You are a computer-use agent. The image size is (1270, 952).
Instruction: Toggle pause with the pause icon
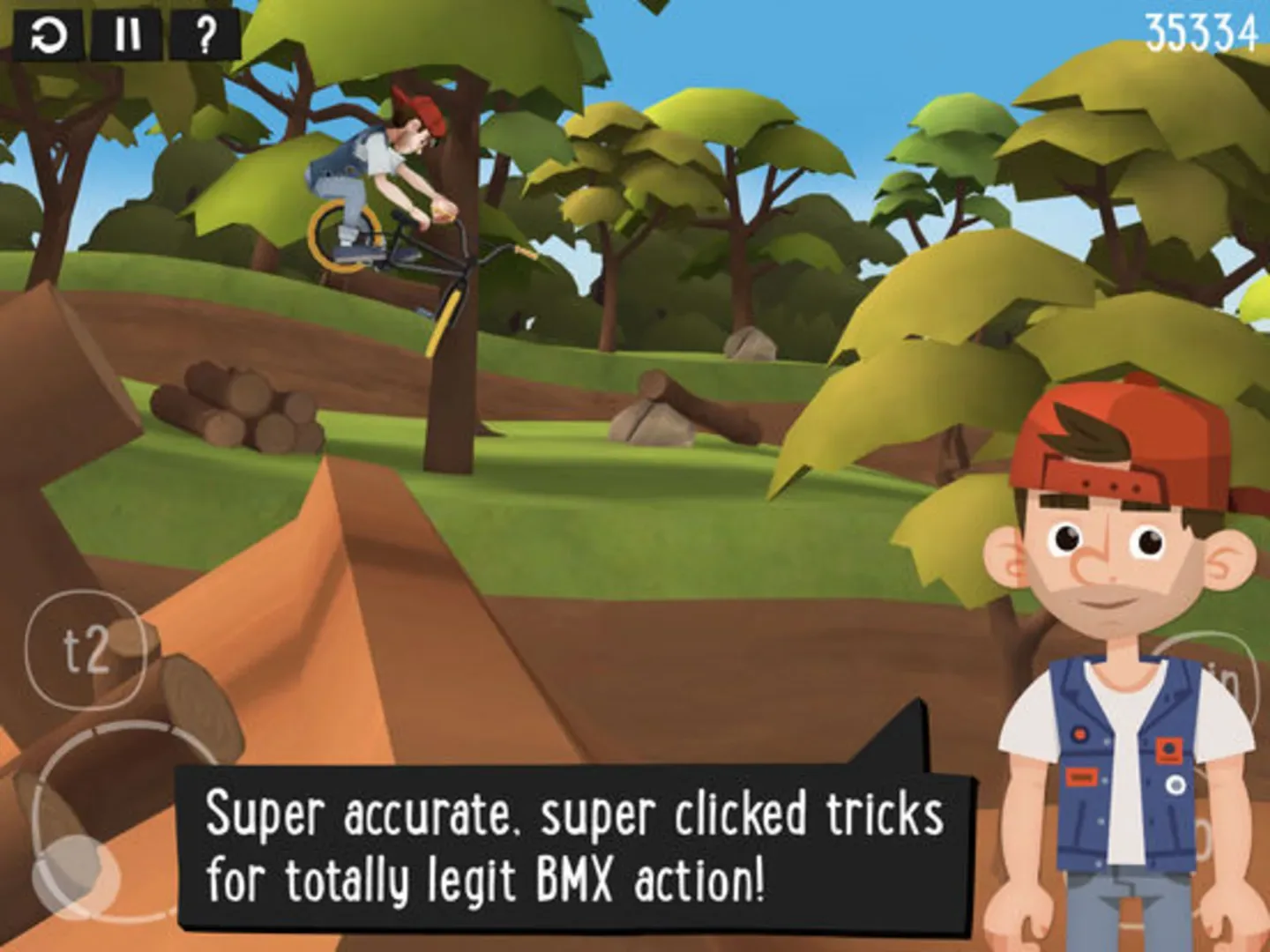[129, 35]
